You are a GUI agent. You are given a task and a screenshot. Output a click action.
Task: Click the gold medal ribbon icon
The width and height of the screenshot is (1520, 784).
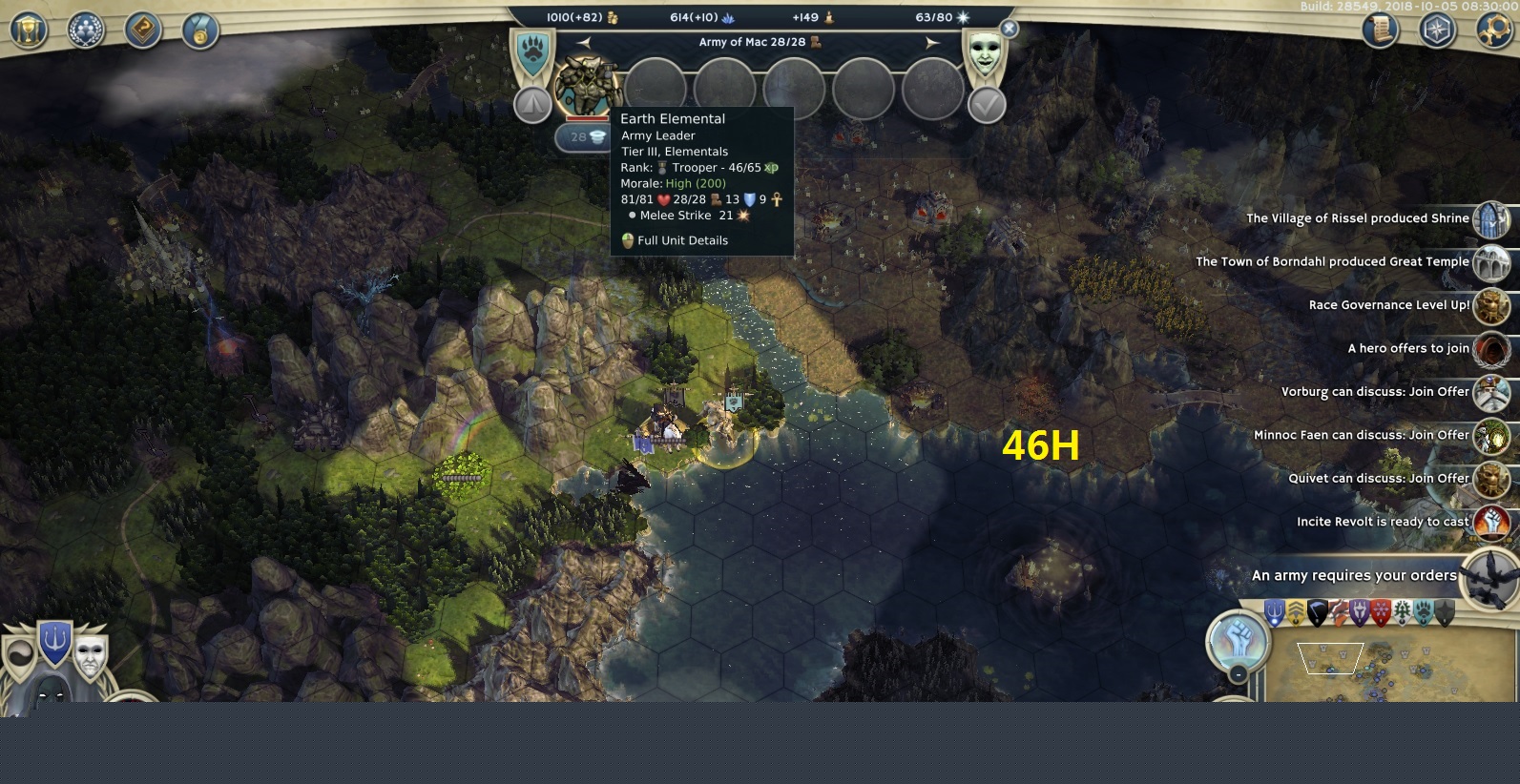tap(200, 31)
